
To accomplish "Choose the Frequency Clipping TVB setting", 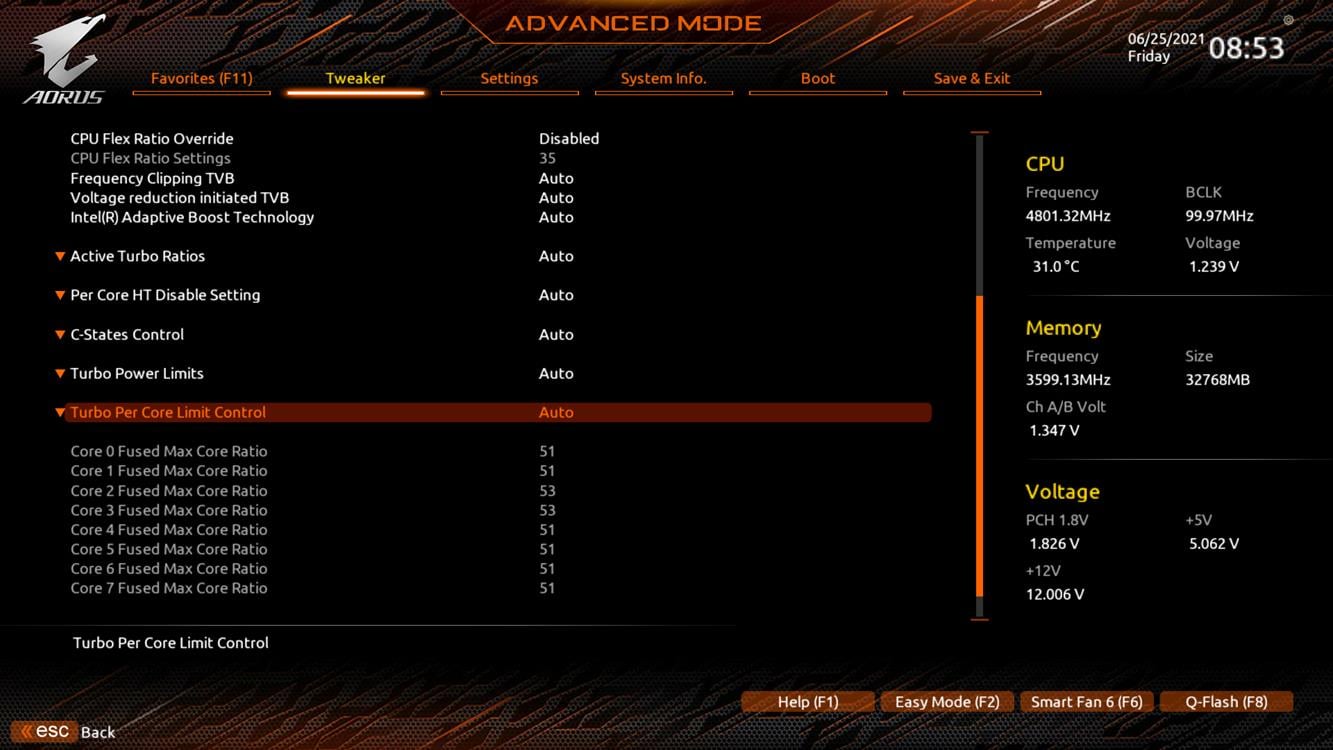I will [152, 178].
